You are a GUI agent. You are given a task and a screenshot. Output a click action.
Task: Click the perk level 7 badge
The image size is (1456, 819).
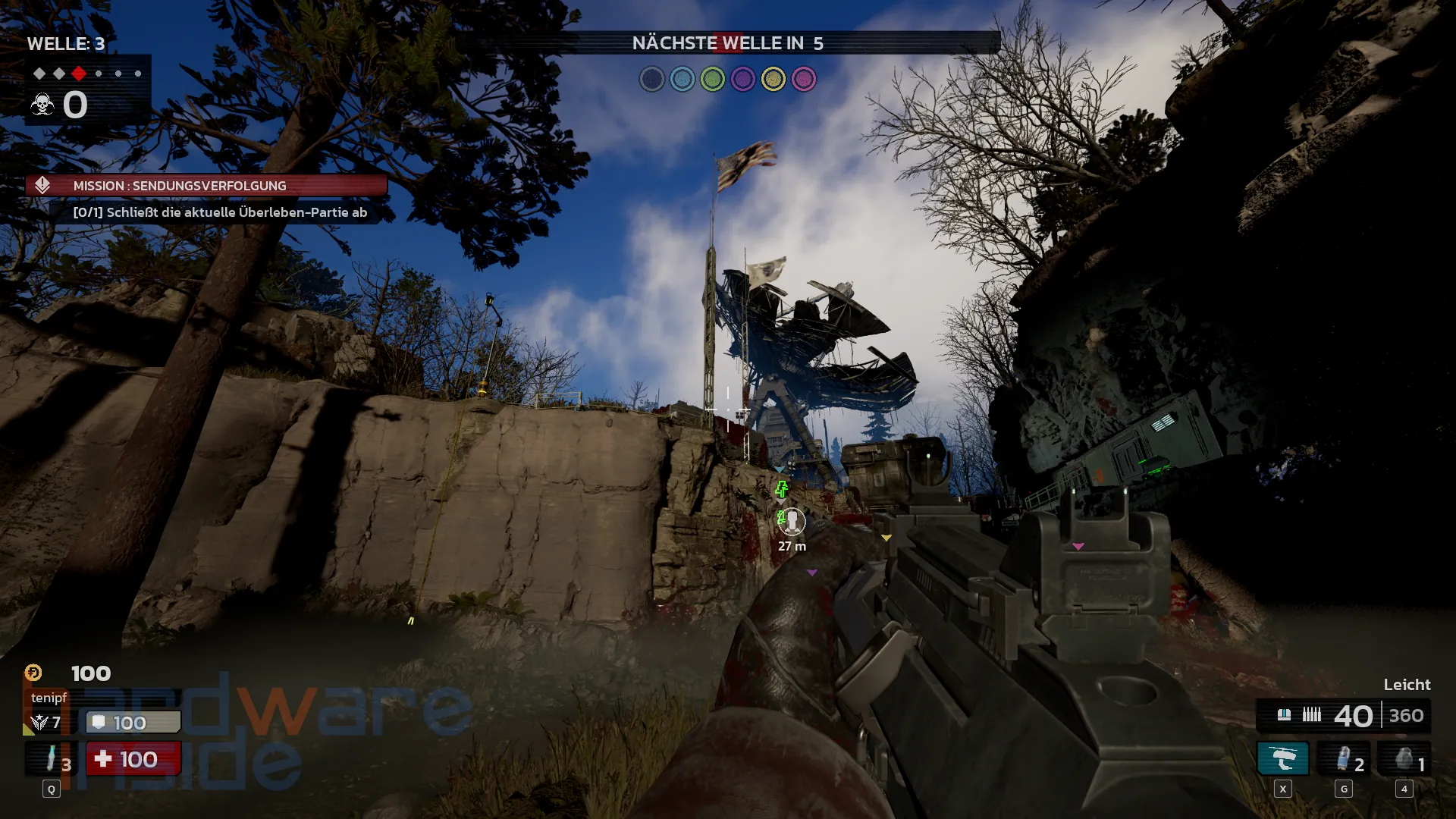pyautogui.click(x=45, y=723)
